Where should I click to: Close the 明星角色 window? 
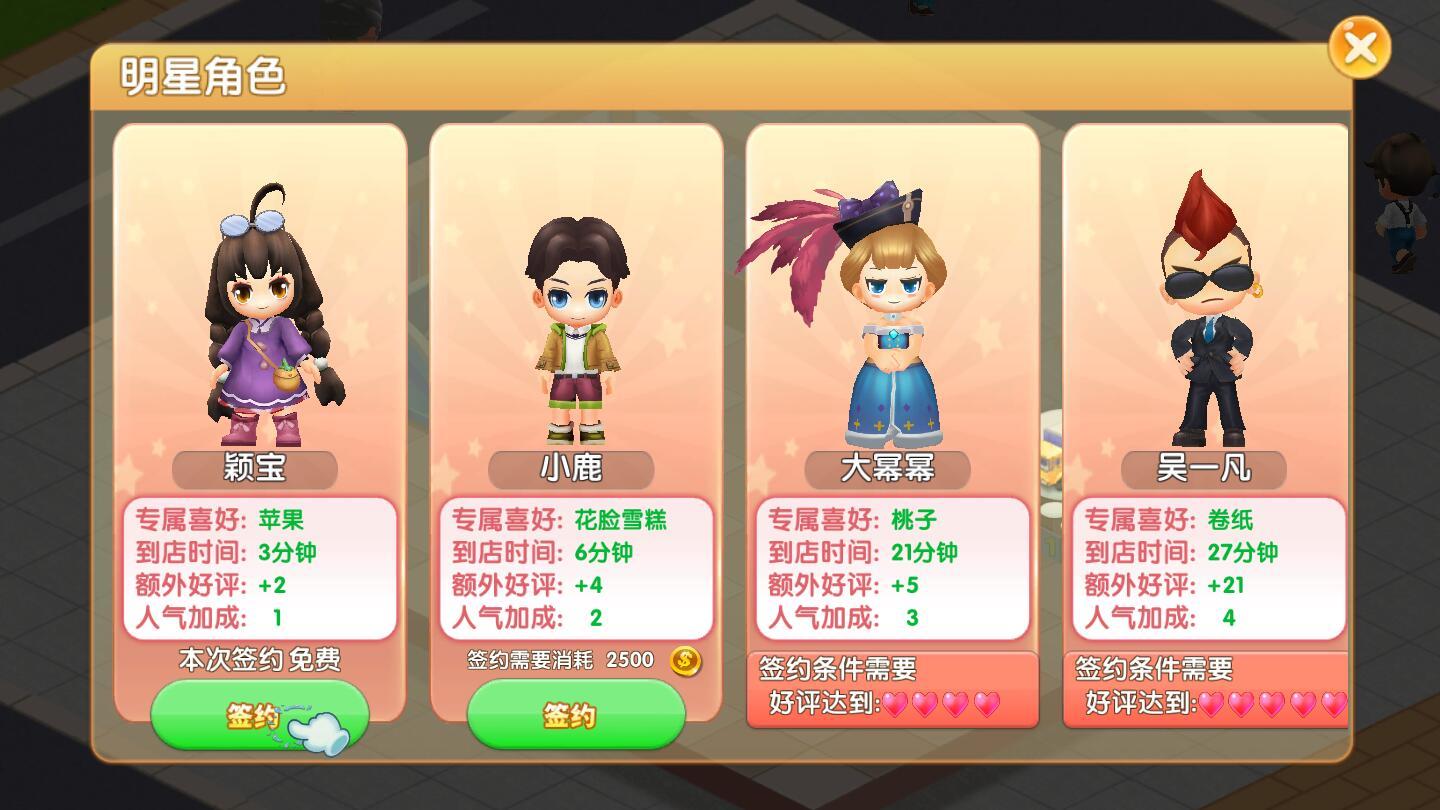click(1362, 48)
